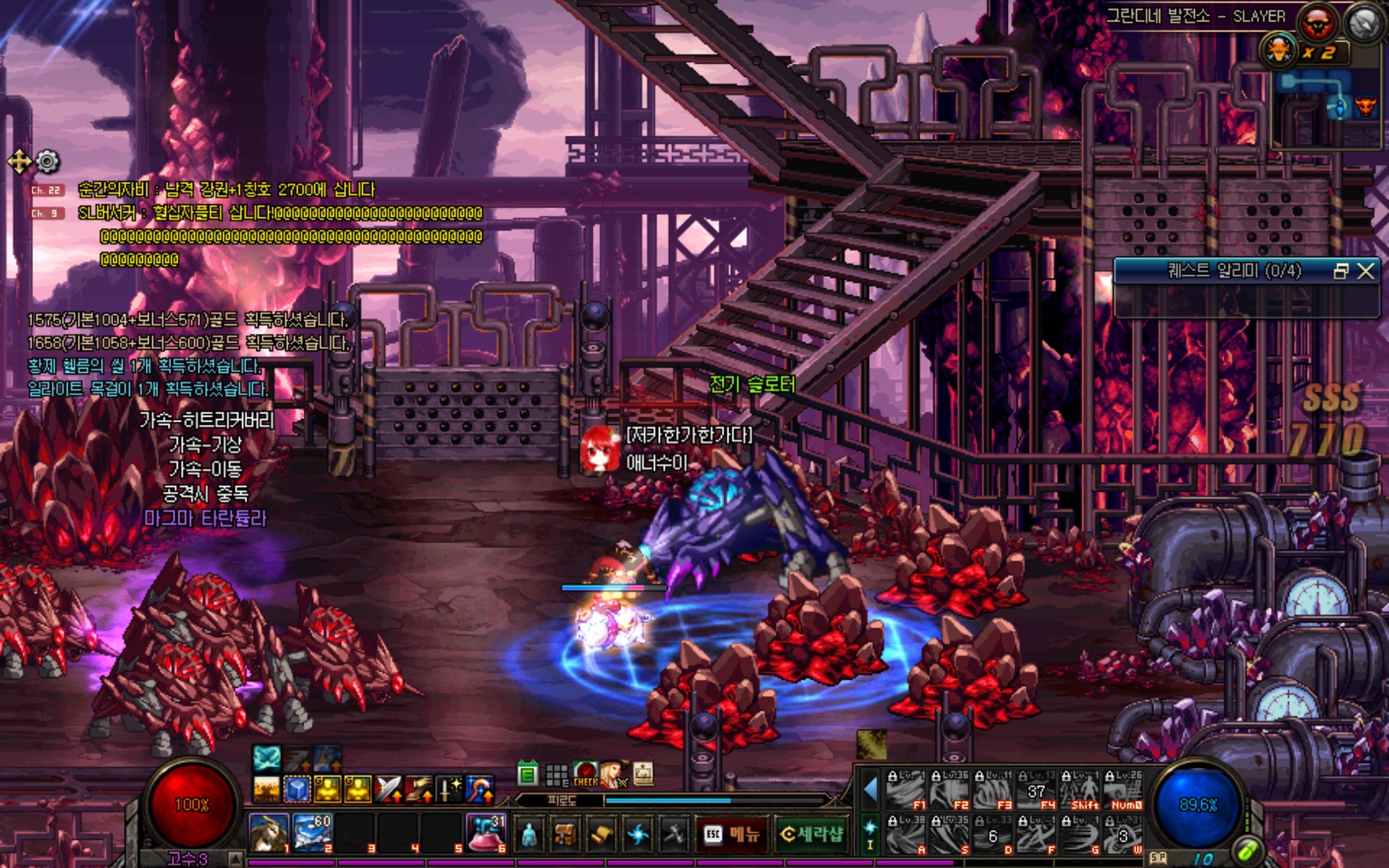Viewport: 1389px width, 868px height.
Task: Click the red CHECK icon
Action: pyautogui.click(x=585, y=775)
